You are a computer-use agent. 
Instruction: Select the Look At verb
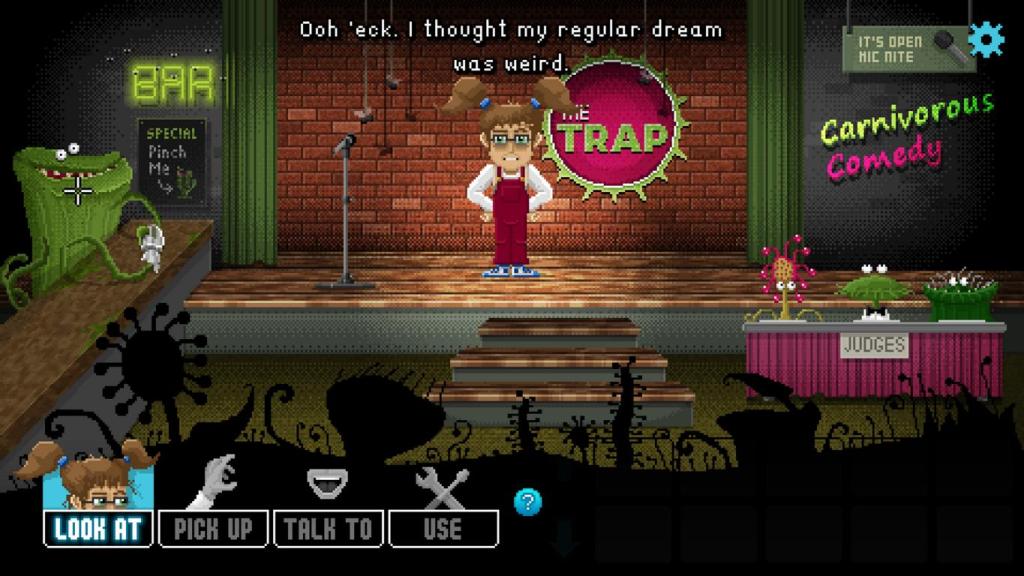click(x=98, y=528)
